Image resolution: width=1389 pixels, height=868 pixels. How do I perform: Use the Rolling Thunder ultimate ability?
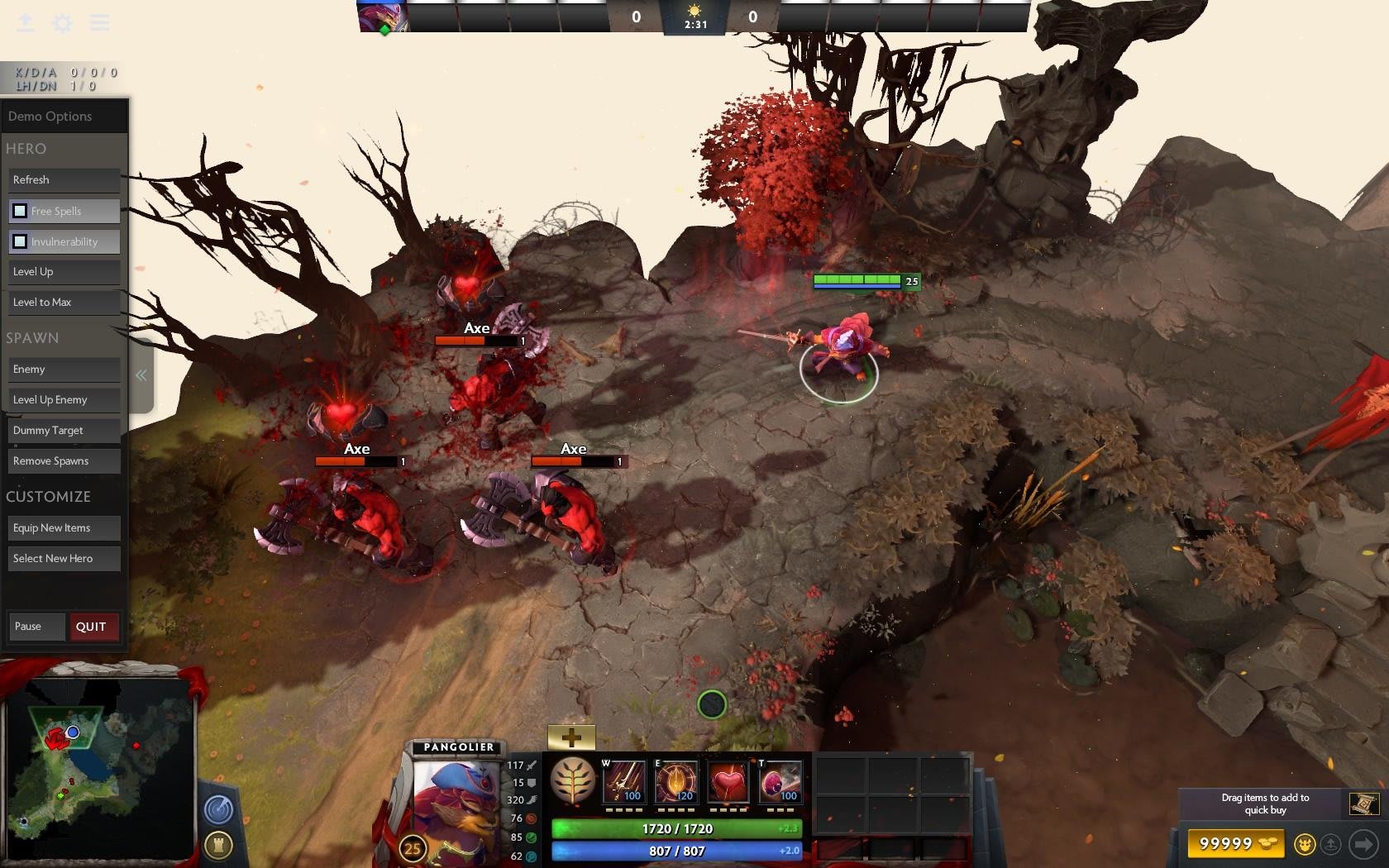click(780, 782)
